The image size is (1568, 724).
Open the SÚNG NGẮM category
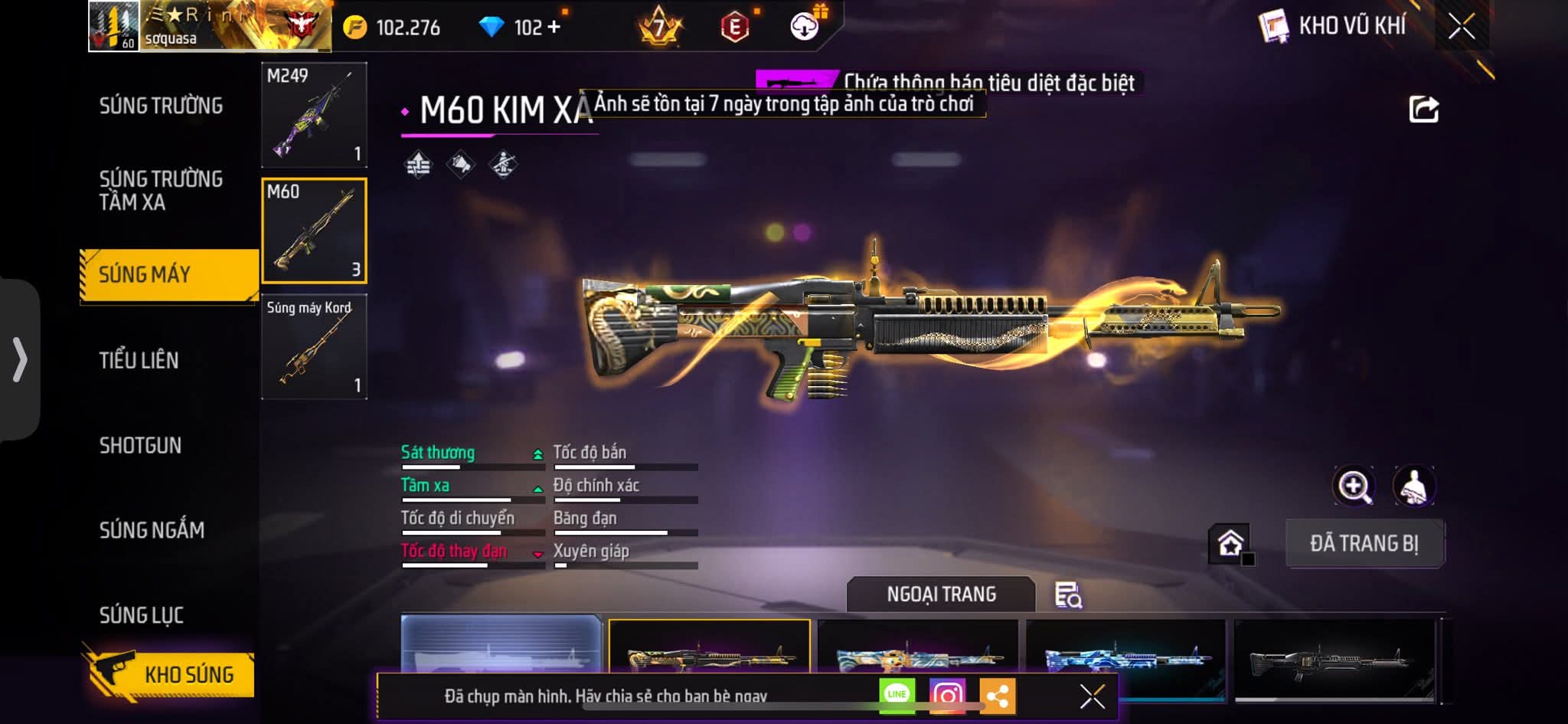click(x=152, y=529)
